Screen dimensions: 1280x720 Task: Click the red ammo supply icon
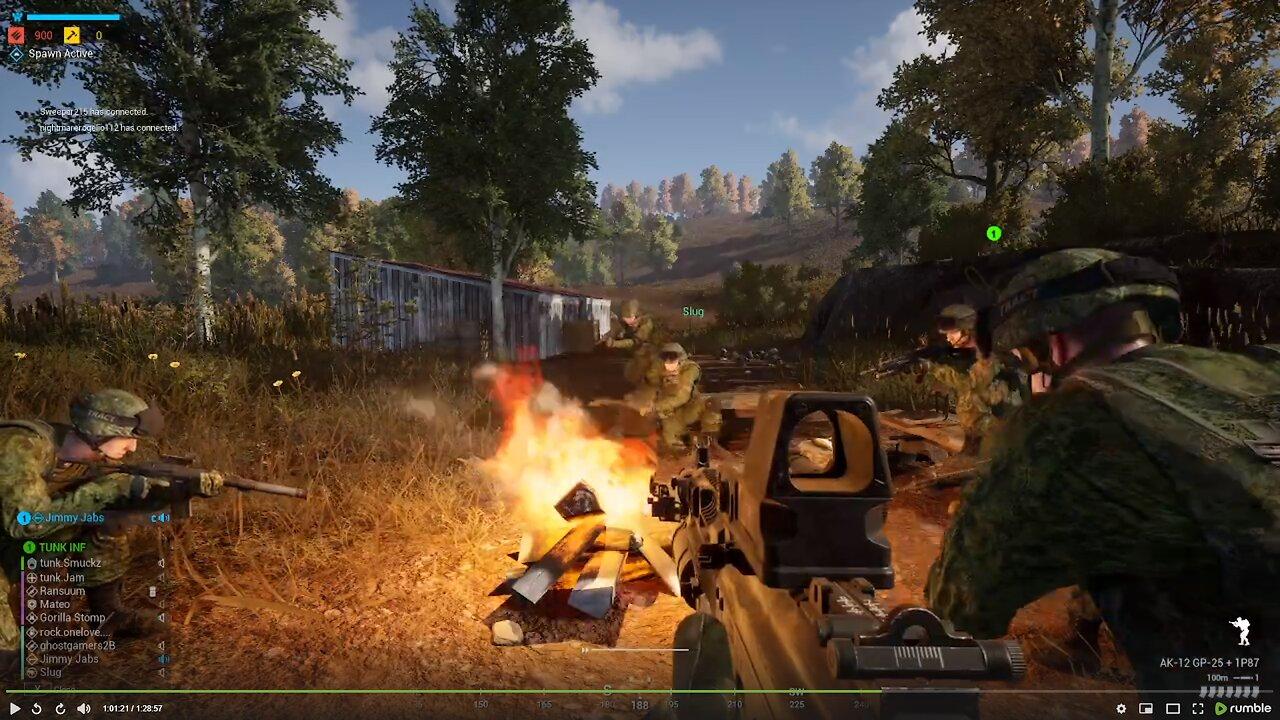tap(16, 34)
